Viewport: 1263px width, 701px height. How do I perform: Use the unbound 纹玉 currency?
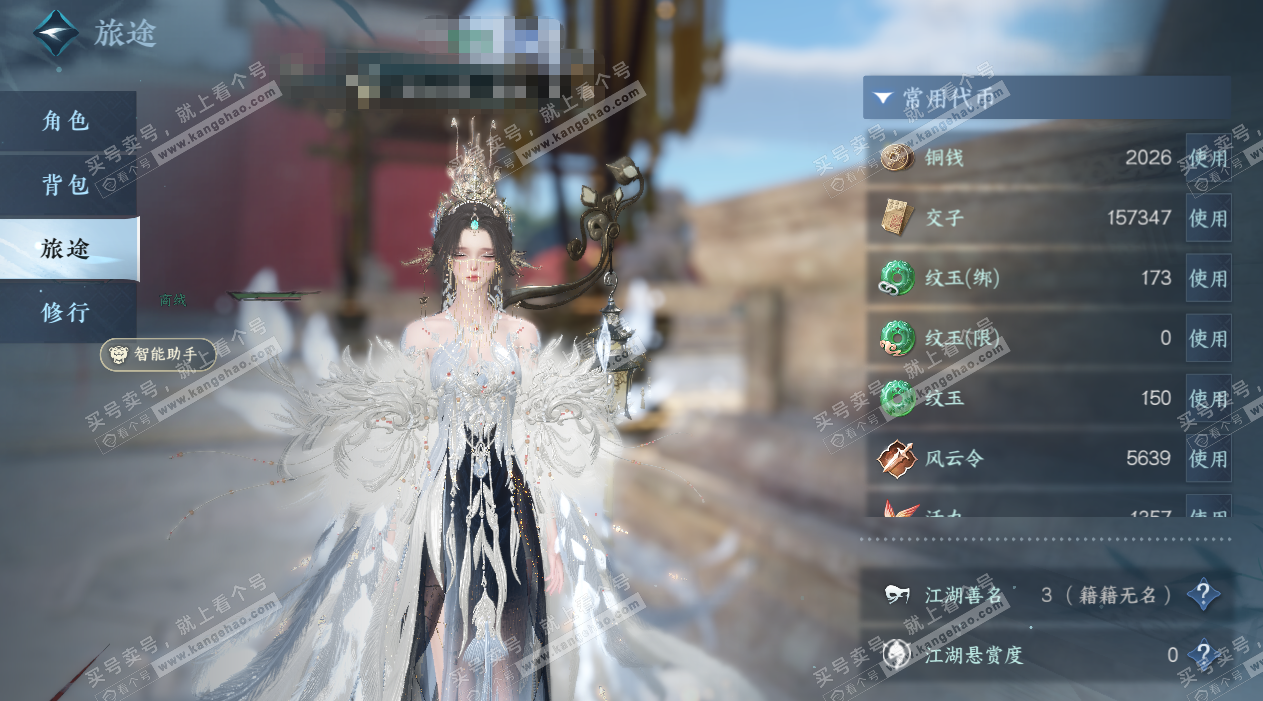pyautogui.click(x=1207, y=398)
